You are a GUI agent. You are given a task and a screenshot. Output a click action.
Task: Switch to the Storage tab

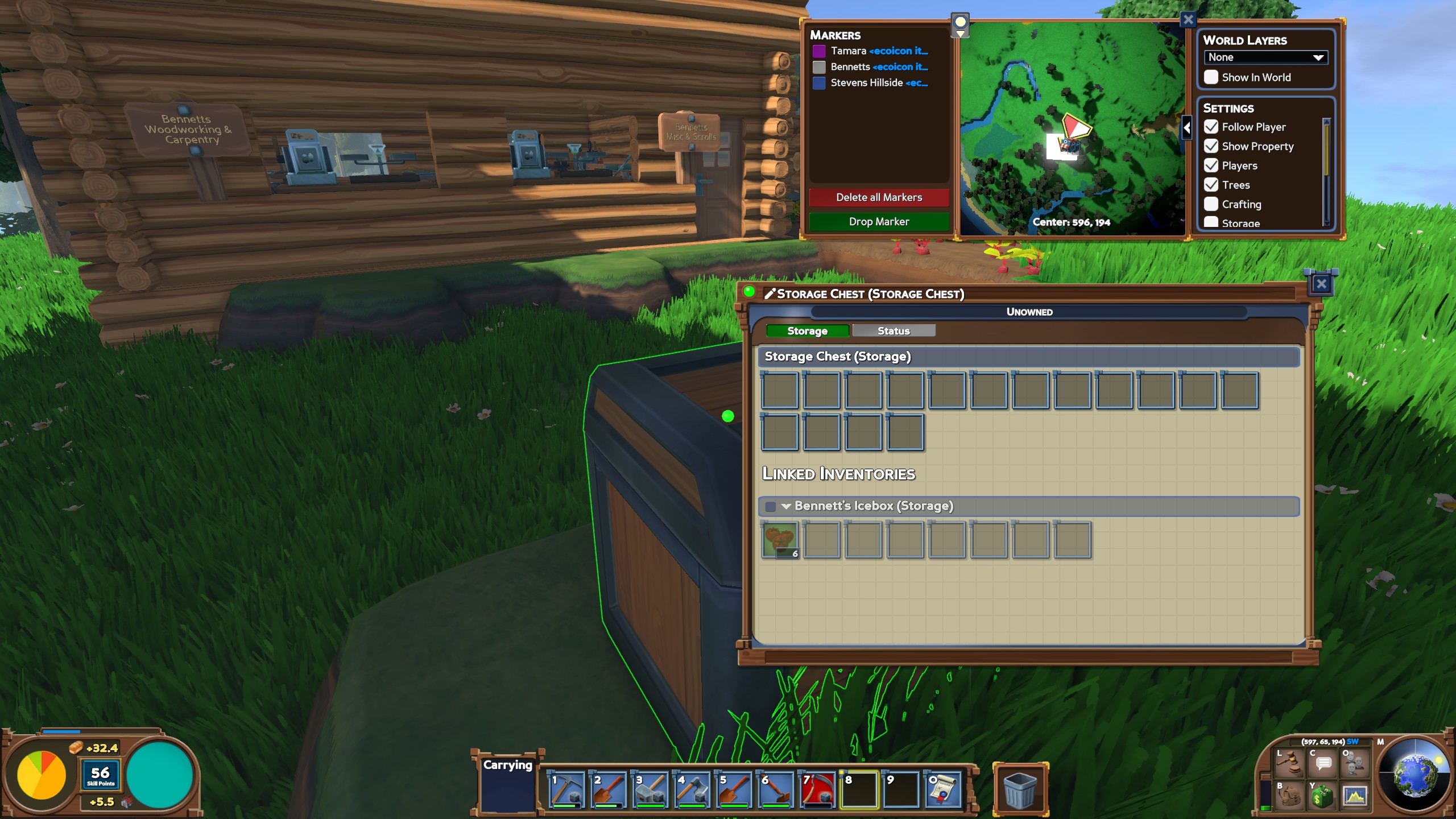point(806,330)
